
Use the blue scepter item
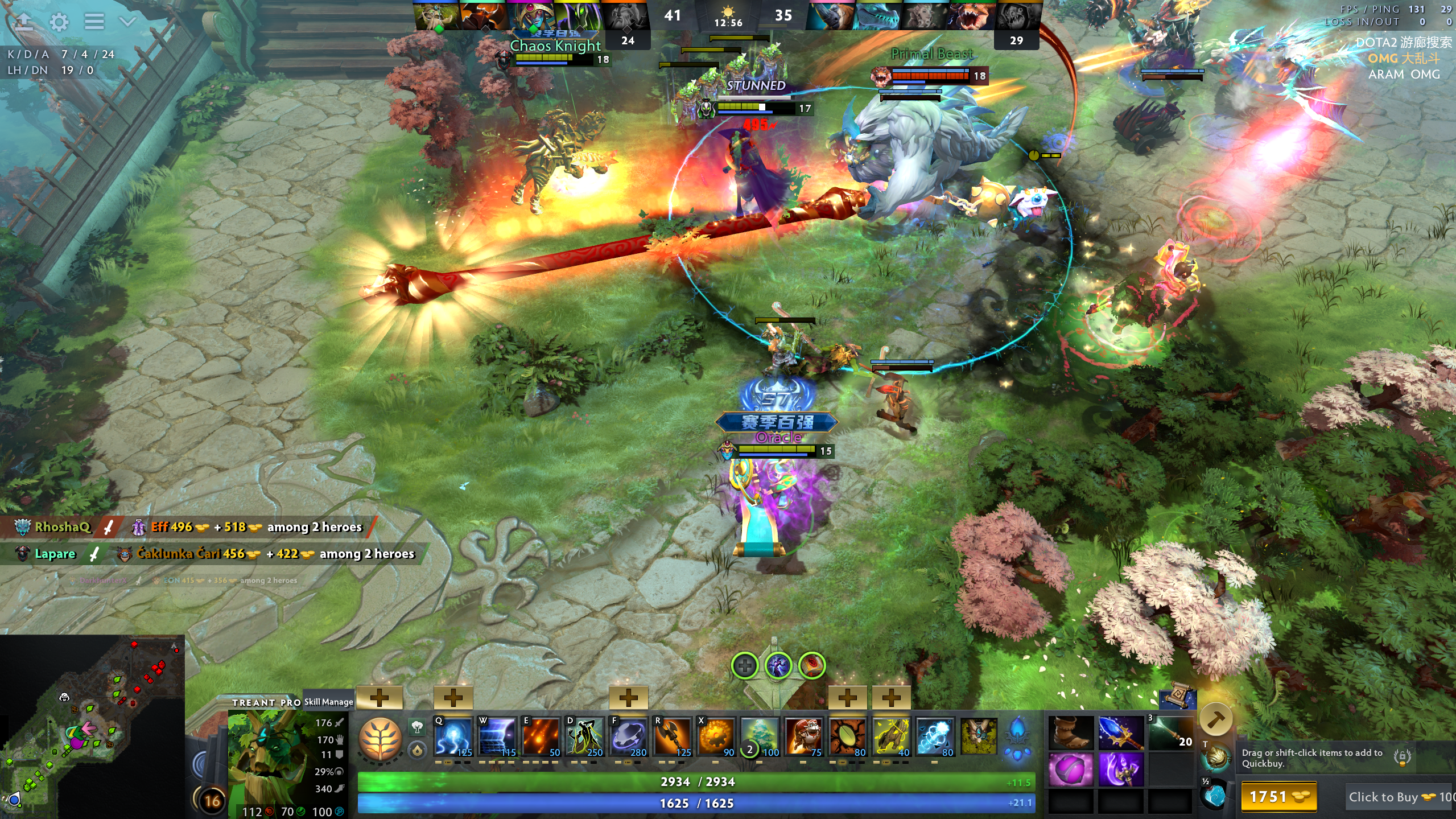point(1120,733)
